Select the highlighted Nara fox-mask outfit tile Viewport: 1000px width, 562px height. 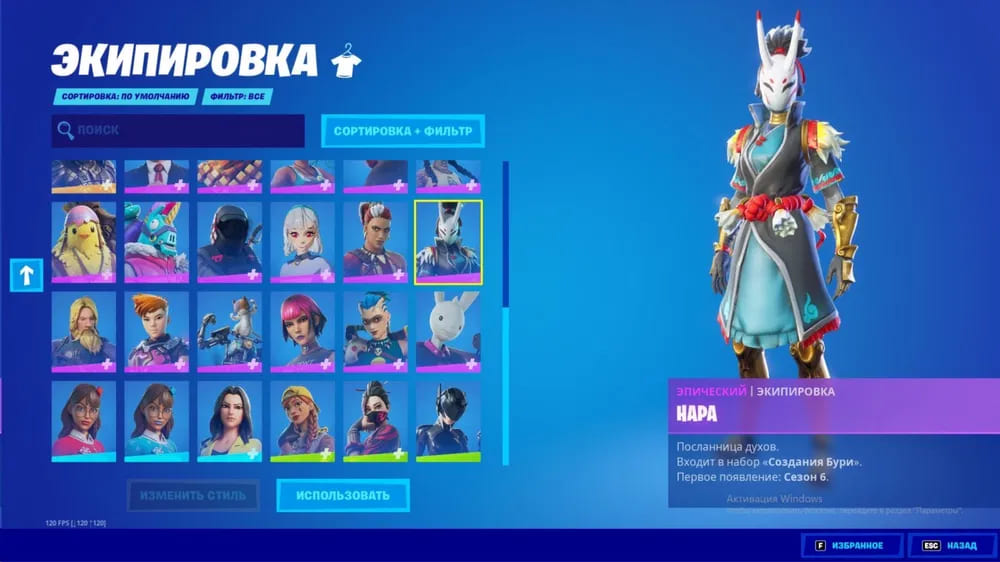448,241
